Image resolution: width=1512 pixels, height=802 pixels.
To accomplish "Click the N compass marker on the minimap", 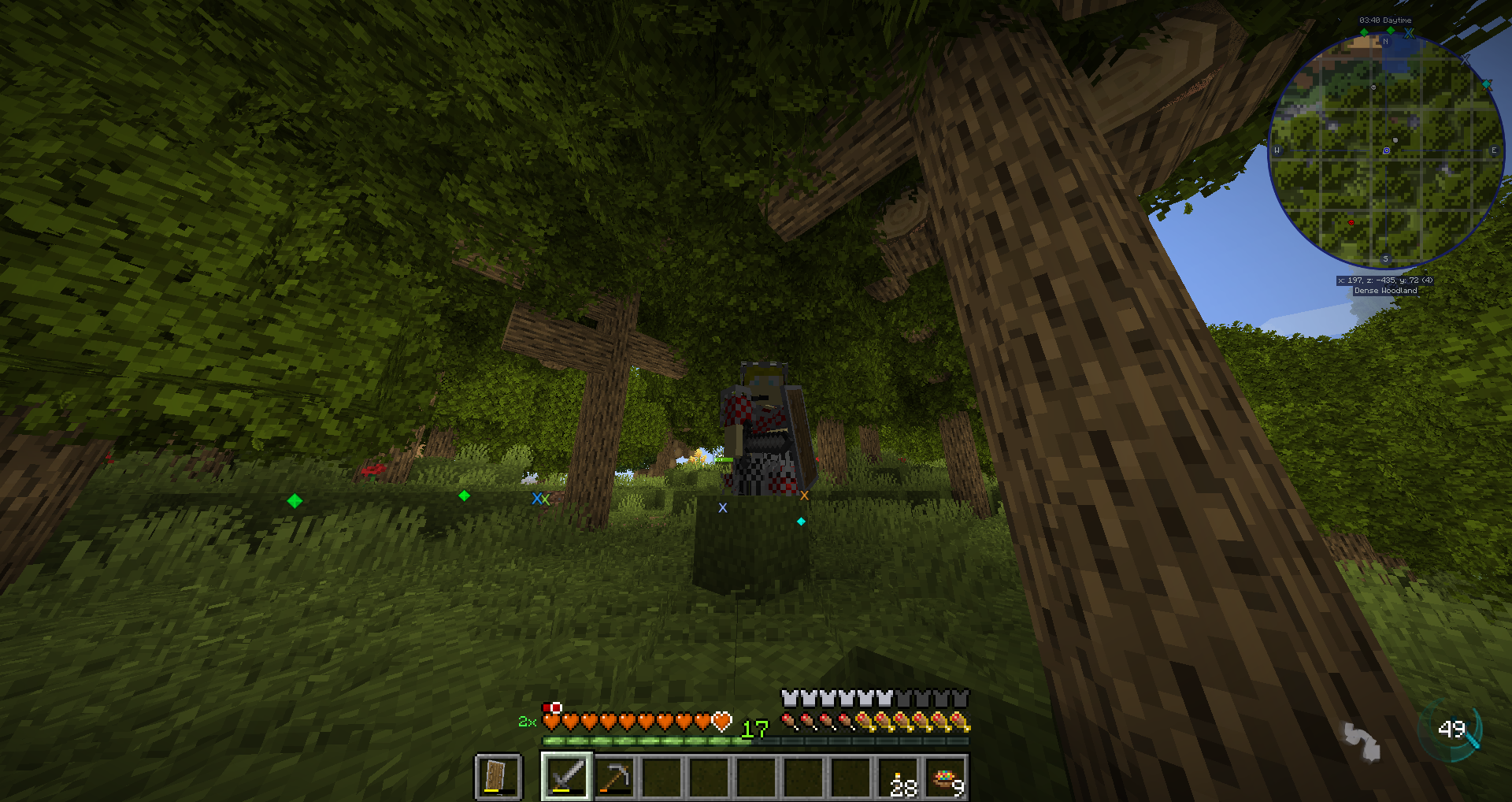I will point(1386,41).
